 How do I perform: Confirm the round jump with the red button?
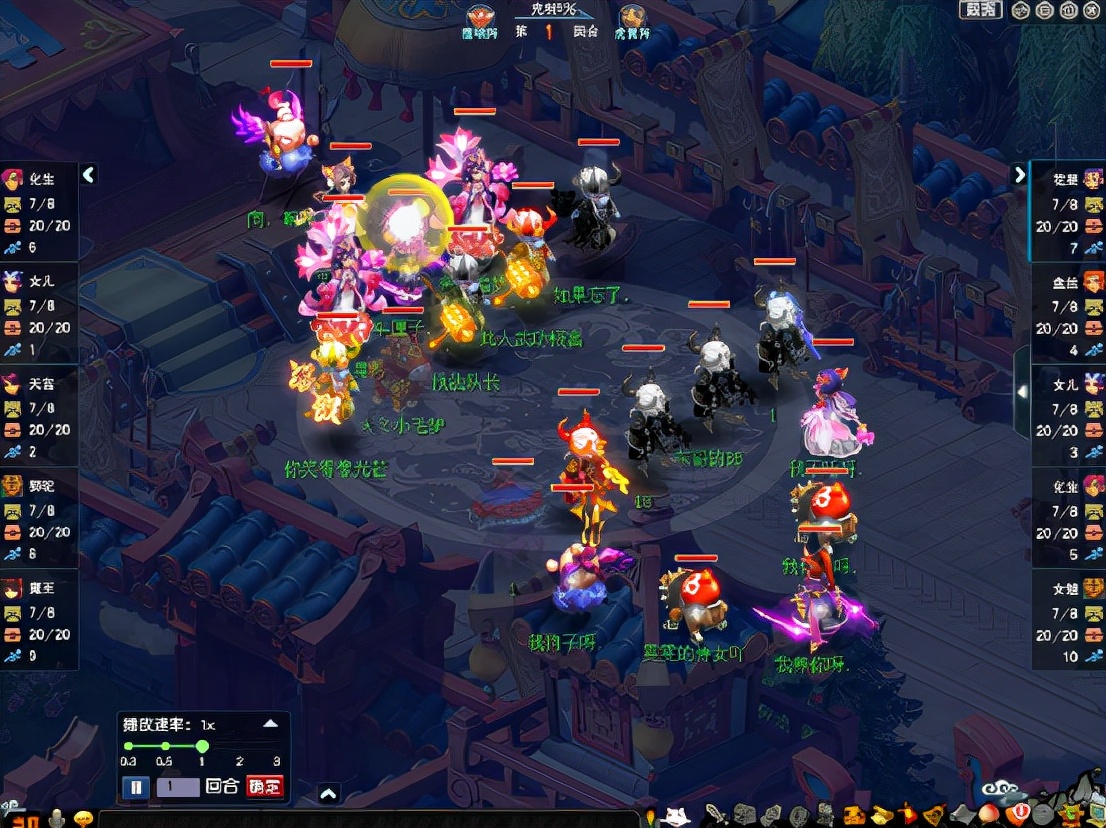(265, 787)
